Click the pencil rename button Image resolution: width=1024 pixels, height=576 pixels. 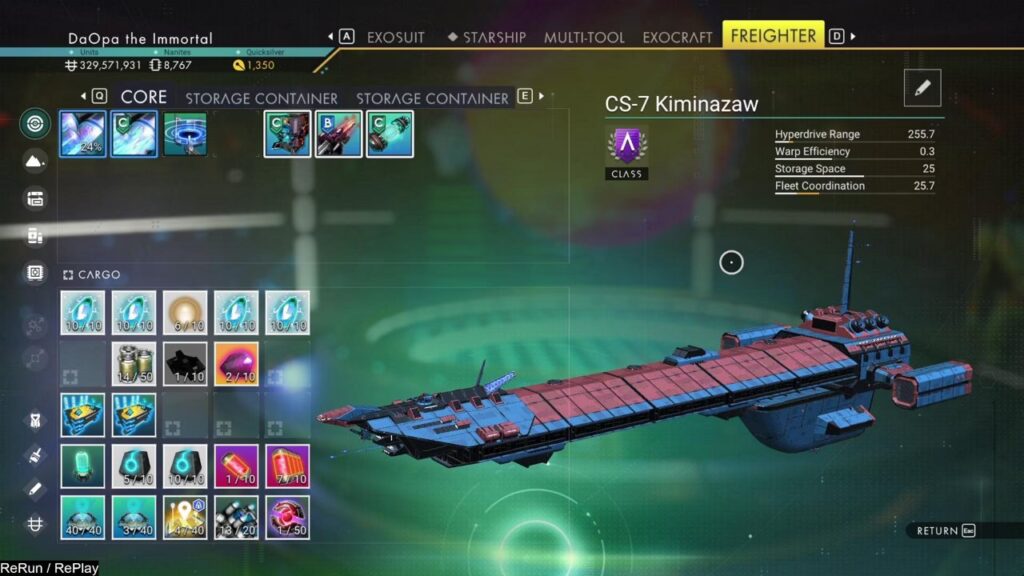922,88
